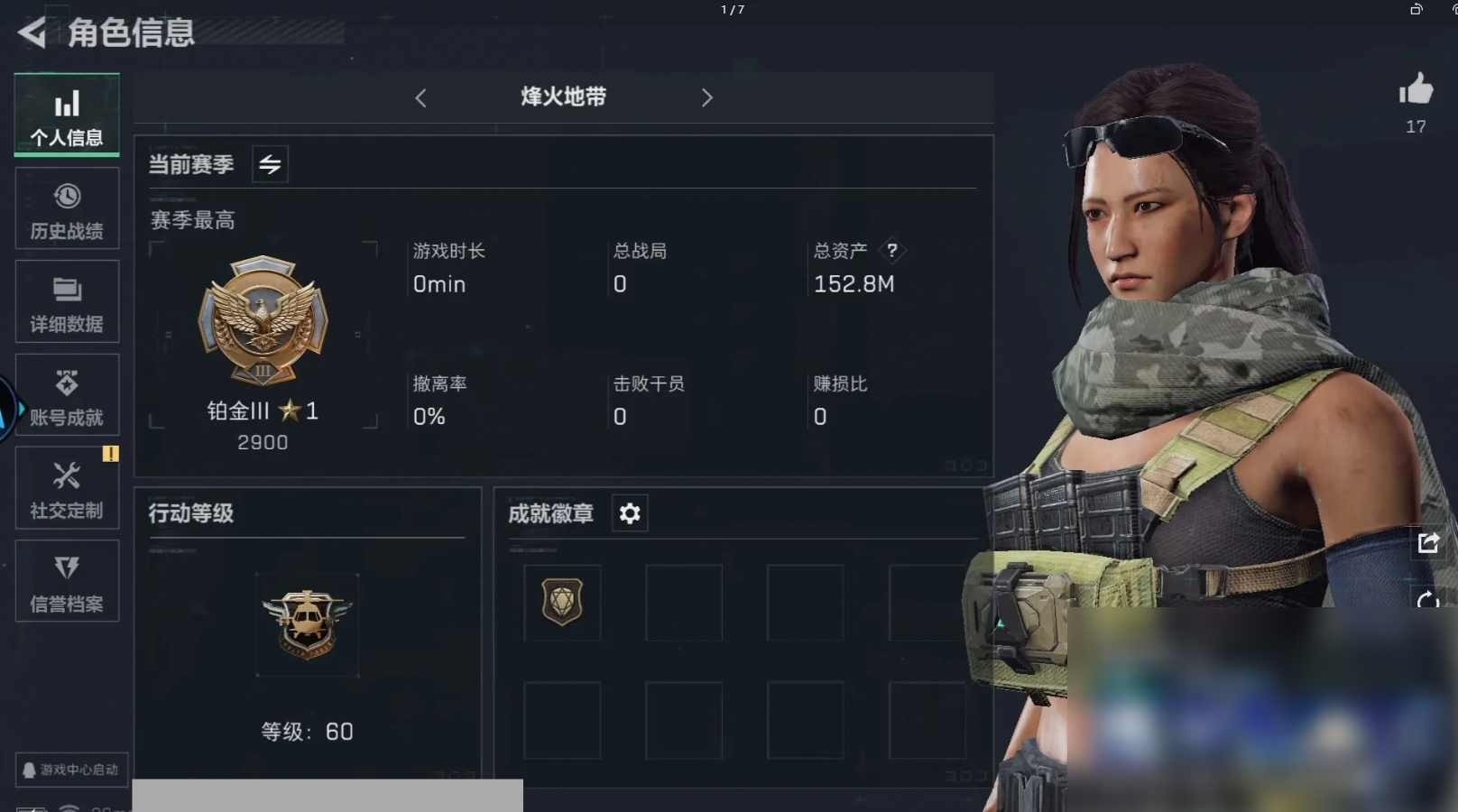Click the 行动等级 helicopter emblem
1458x812 pixels.
coord(307,623)
